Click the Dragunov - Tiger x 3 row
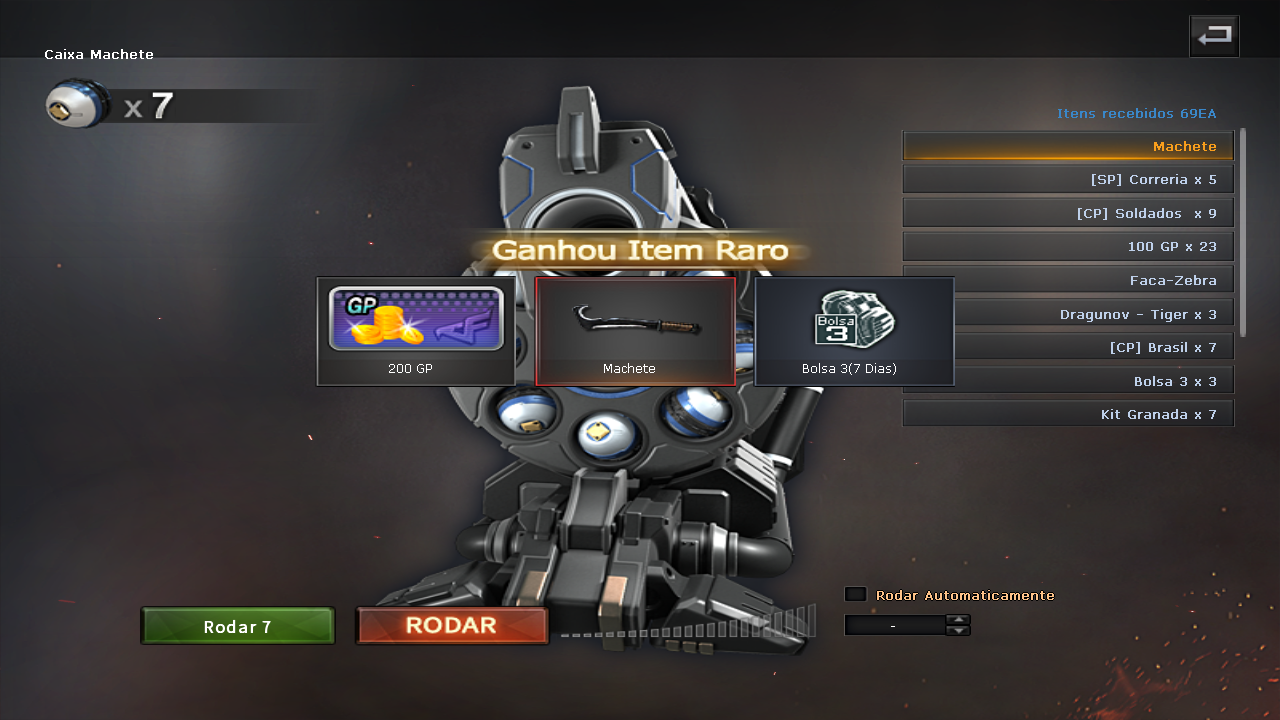This screenshot has width=1280, height=720. (x=1093, y=314)
